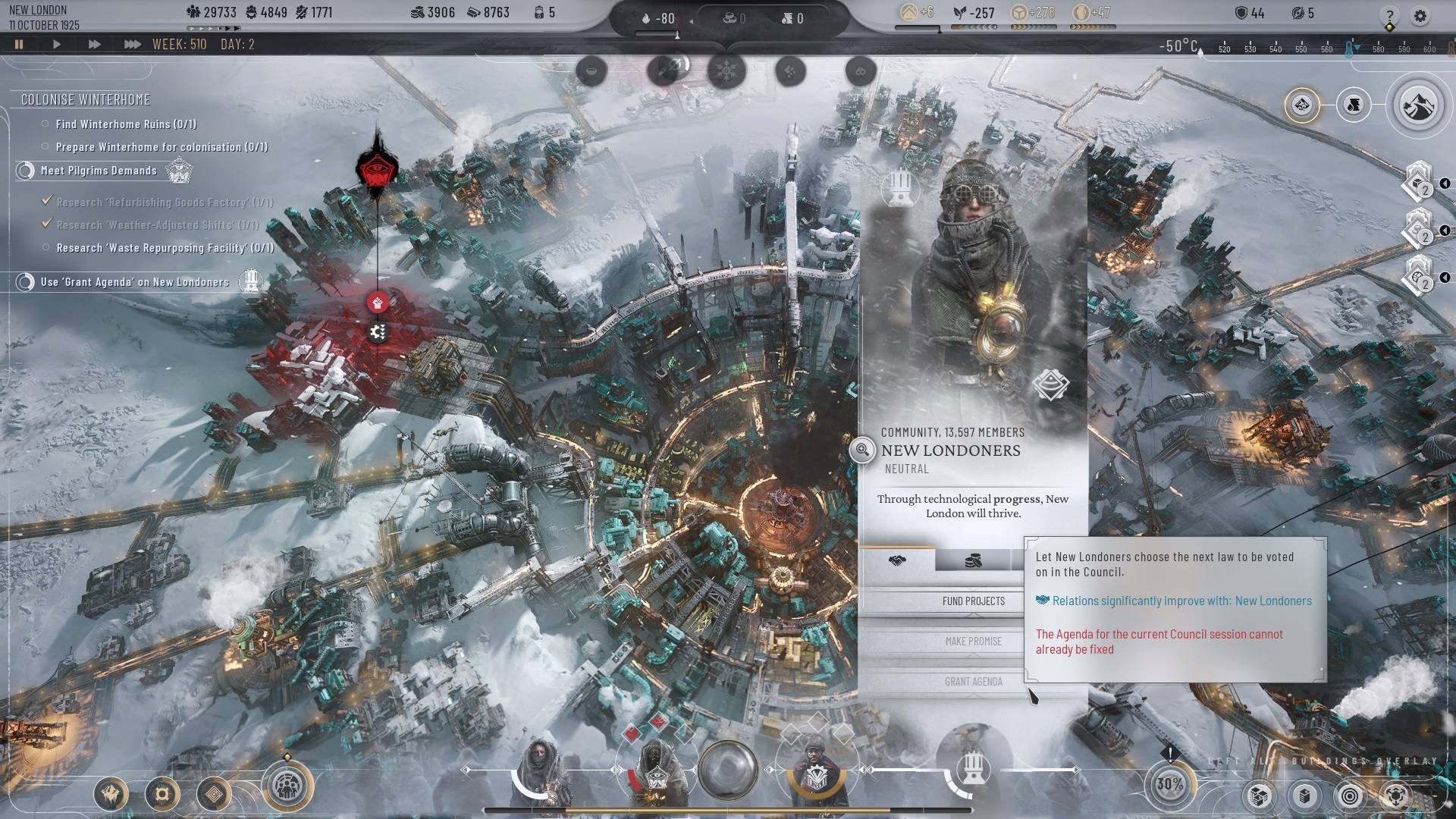Screen dimensions: 1456x819
Task: Click the magnifier icon beside New Londoners
Action: click(862, 450)
